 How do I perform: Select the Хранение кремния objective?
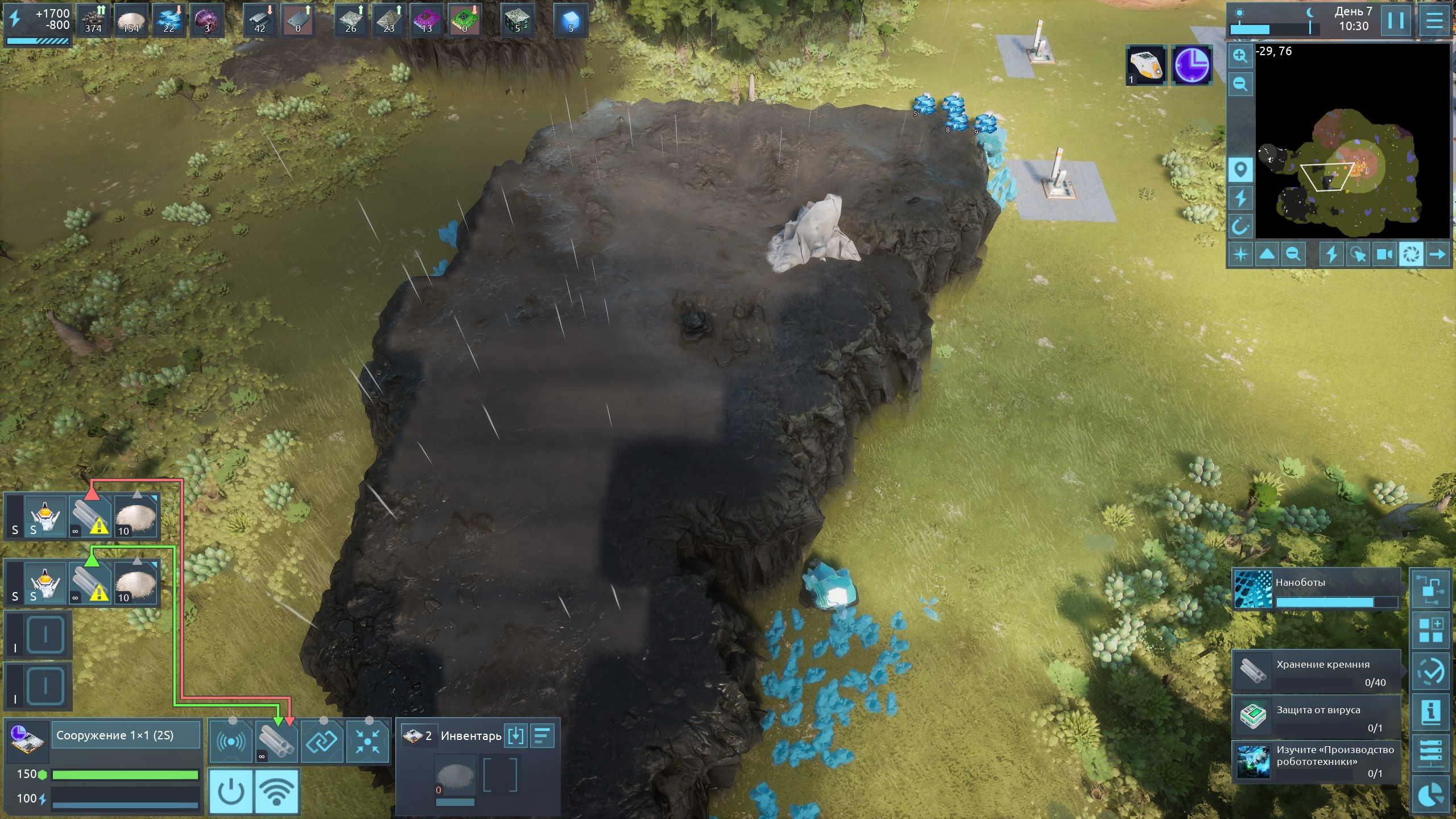[x=1316, y=672]
